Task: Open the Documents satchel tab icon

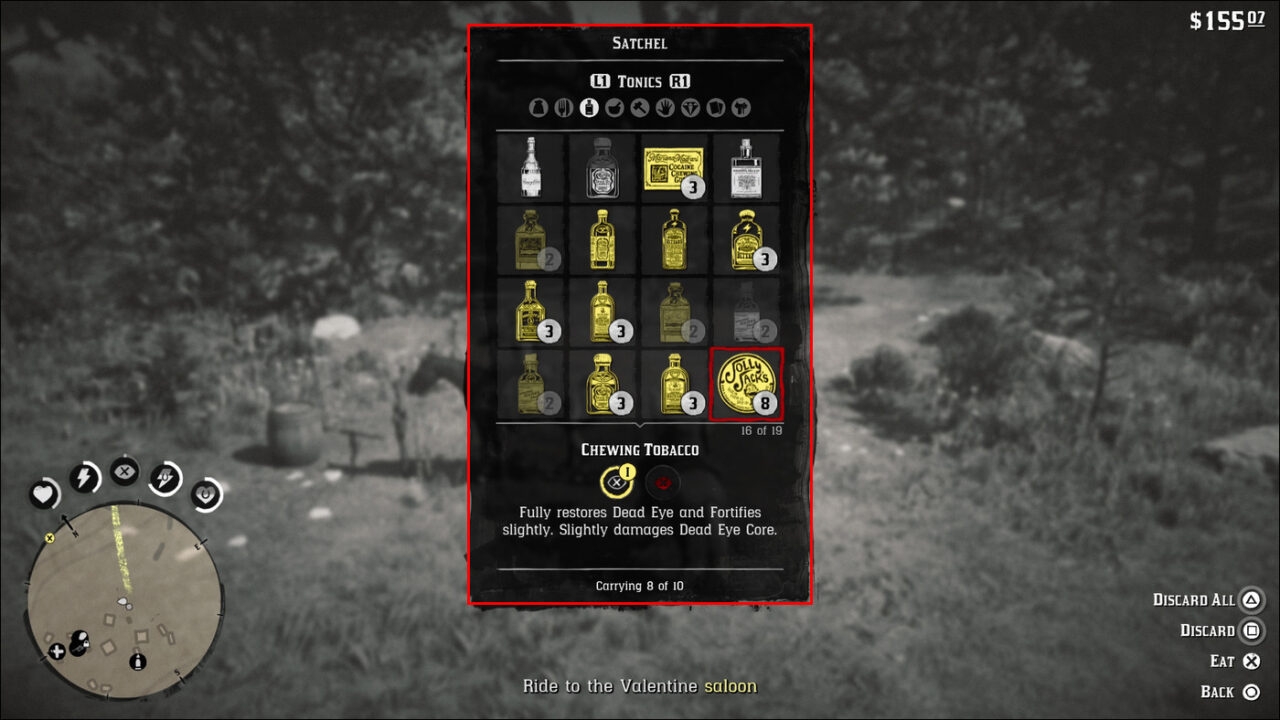Action: pos(715,107)
